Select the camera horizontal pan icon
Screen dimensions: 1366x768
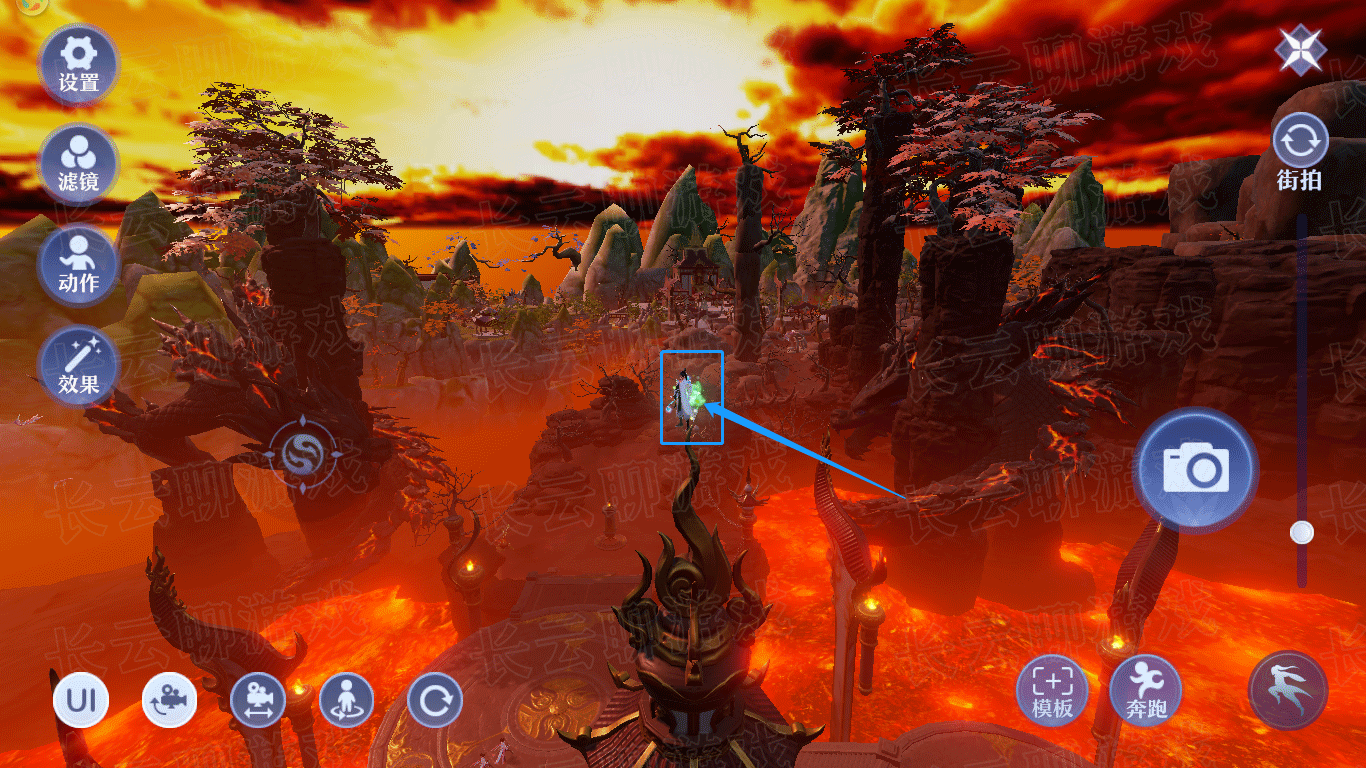click(258, 700)
